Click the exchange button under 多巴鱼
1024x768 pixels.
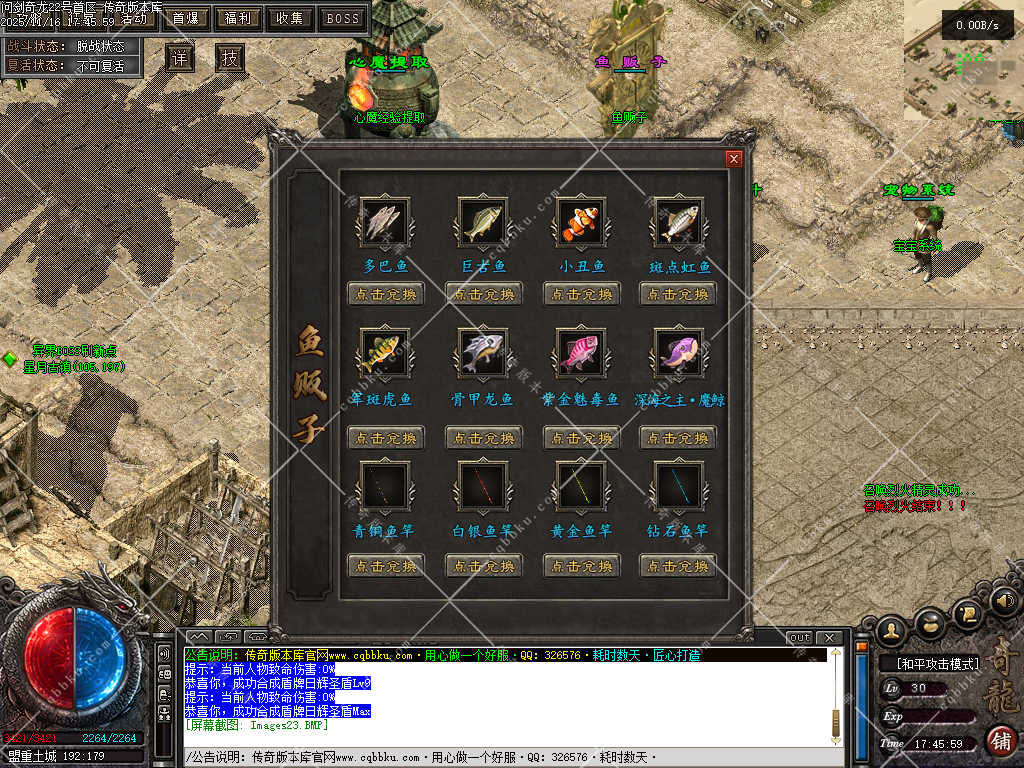386,294
